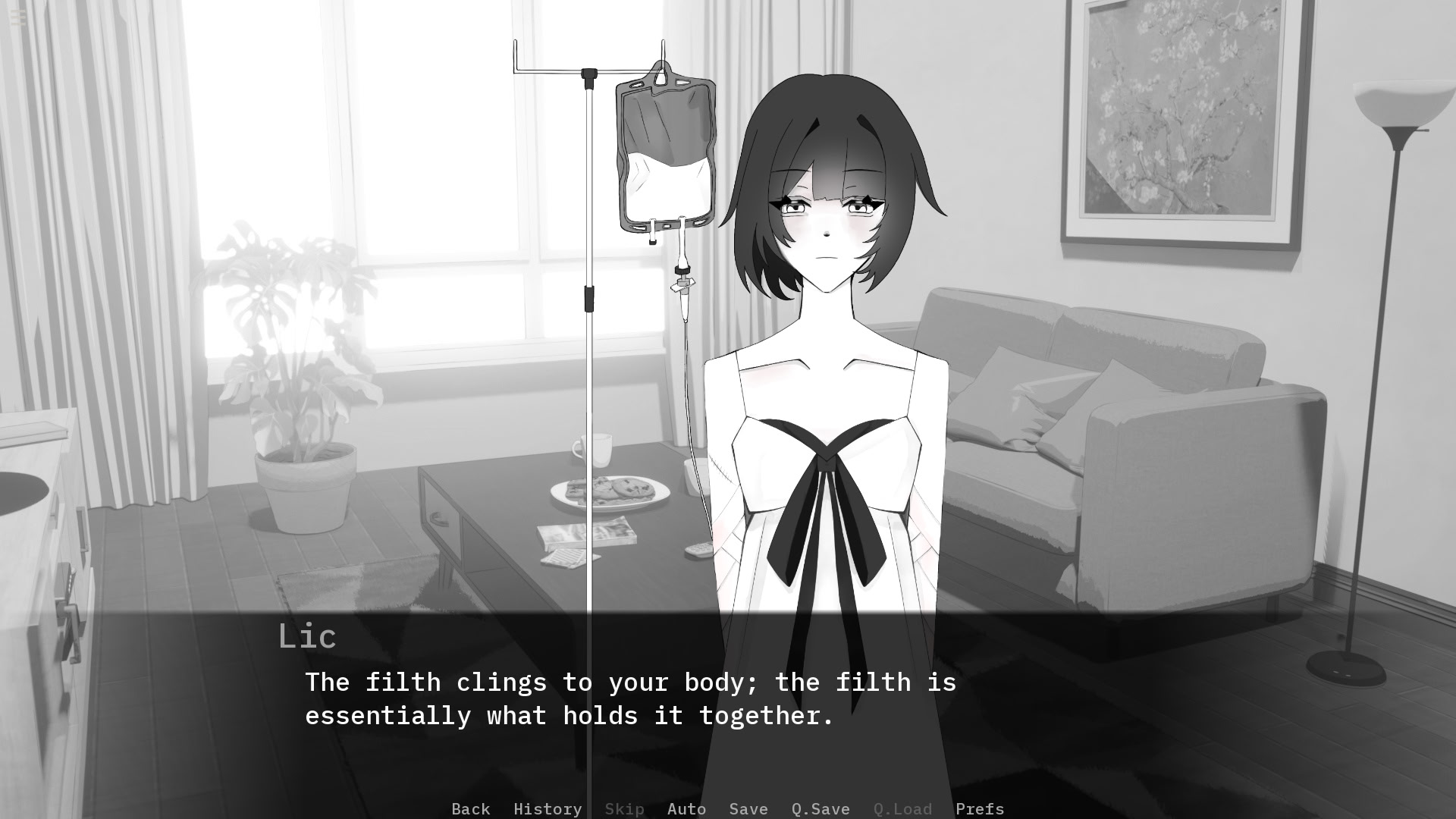Open the hamburger menu icon
This screenshot has height=819, width=1456.
[x=18, y=18]
